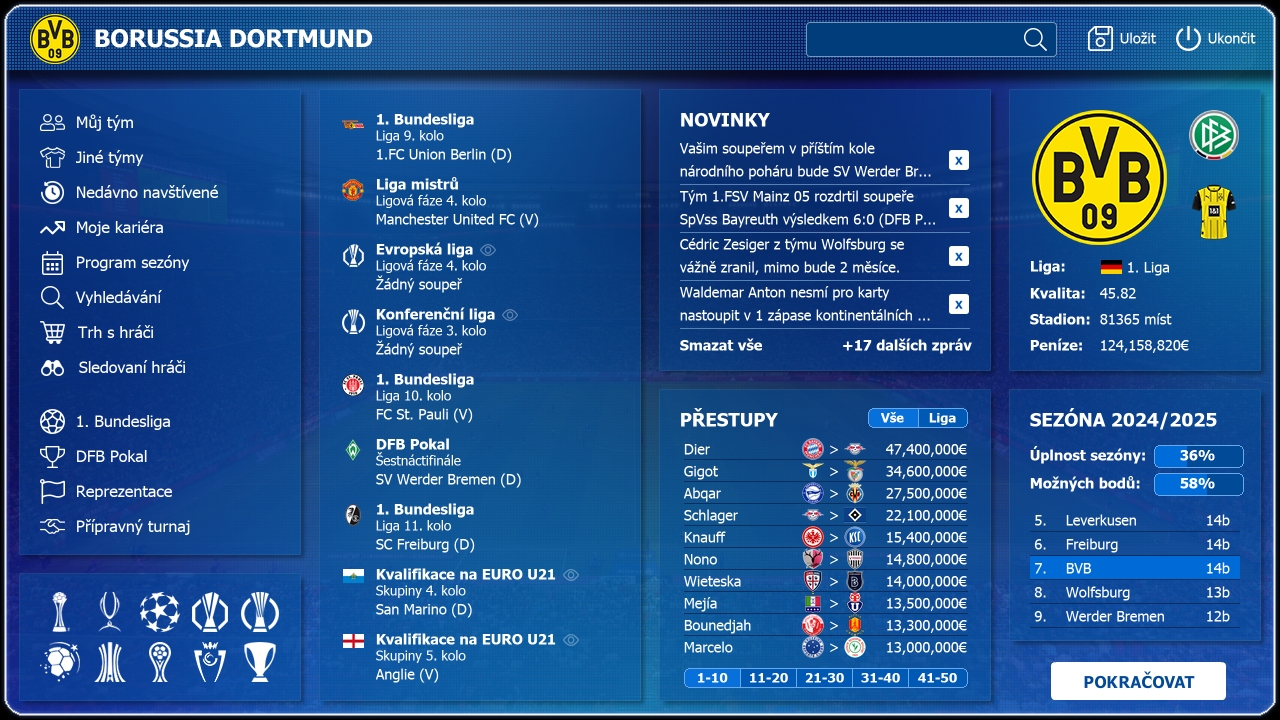This screenshot has height=720, width=1280.
Task: Click the Sledovaní hráči binoculars icon
Action: pos(51,367)
